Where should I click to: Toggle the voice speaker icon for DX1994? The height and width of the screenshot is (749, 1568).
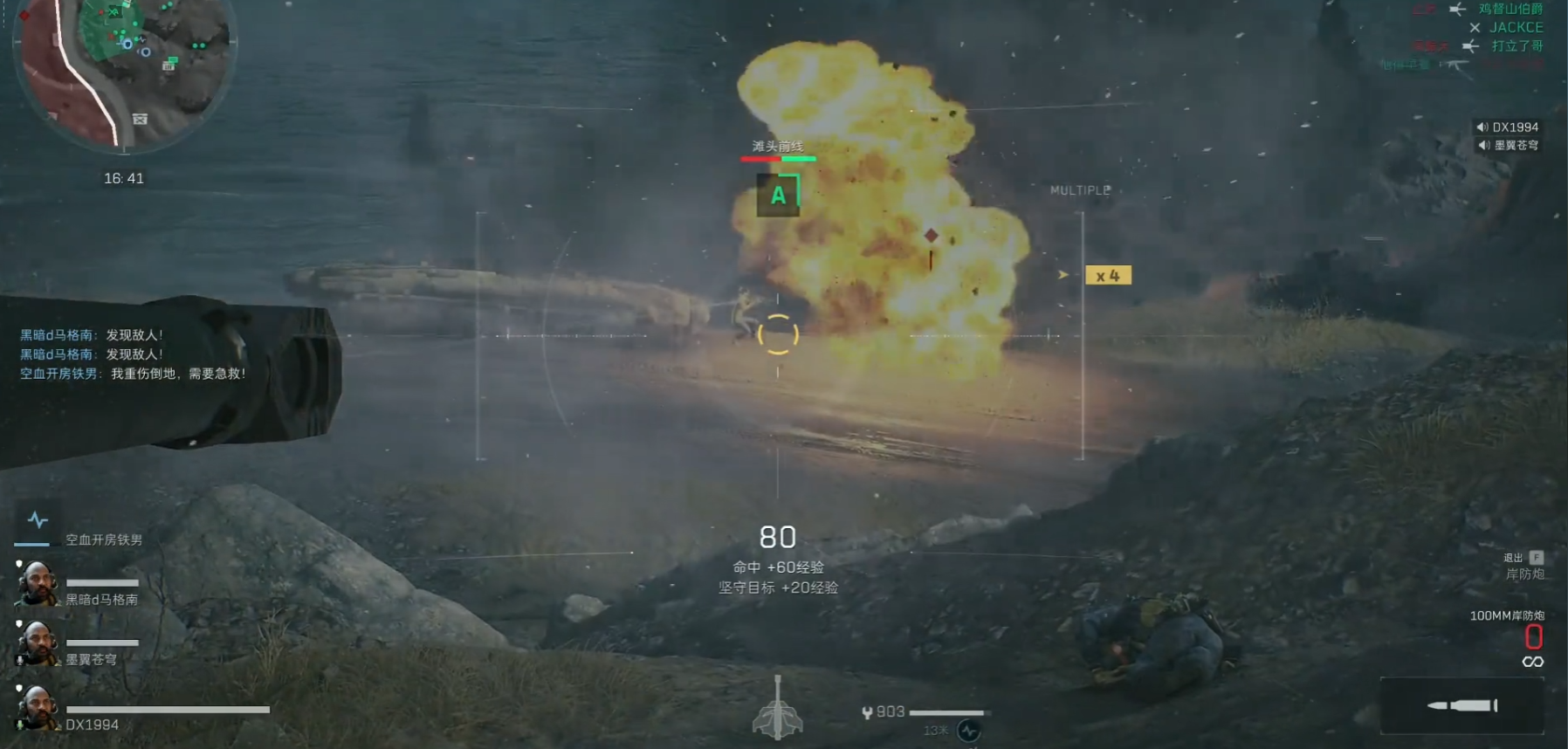(x=1482, y=127)
